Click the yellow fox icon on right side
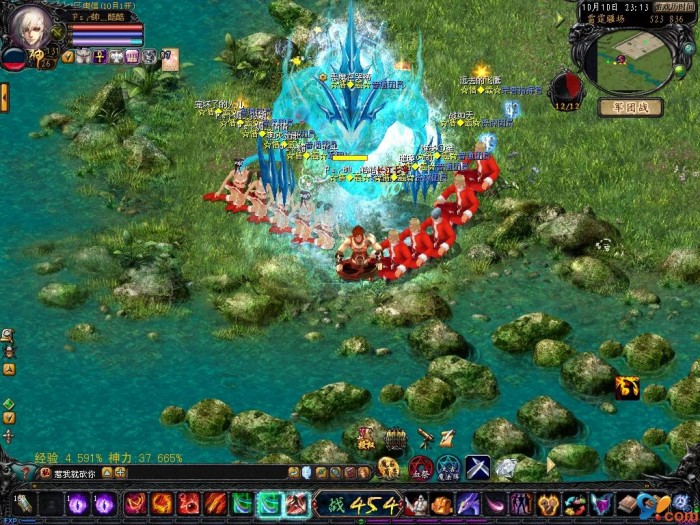Viewport: 700px width, 525px height. click(x=627, y=387)
